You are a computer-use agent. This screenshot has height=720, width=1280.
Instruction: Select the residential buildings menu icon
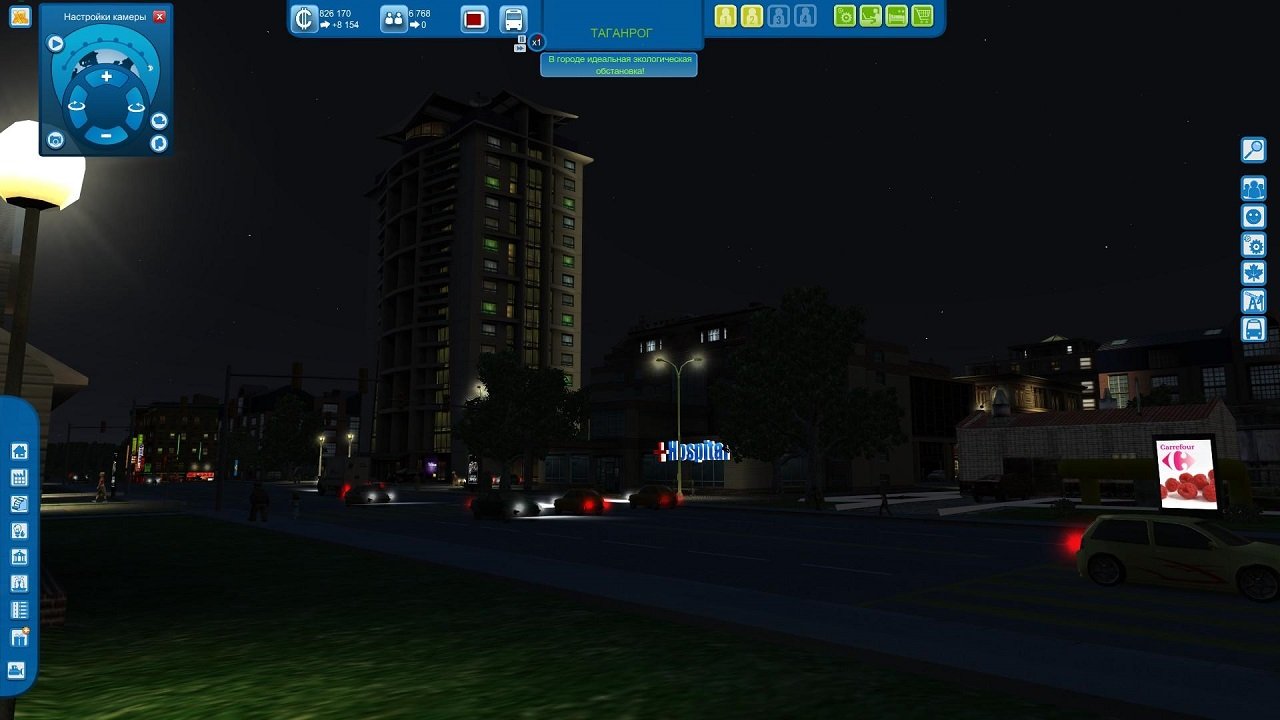coord(21,453)
